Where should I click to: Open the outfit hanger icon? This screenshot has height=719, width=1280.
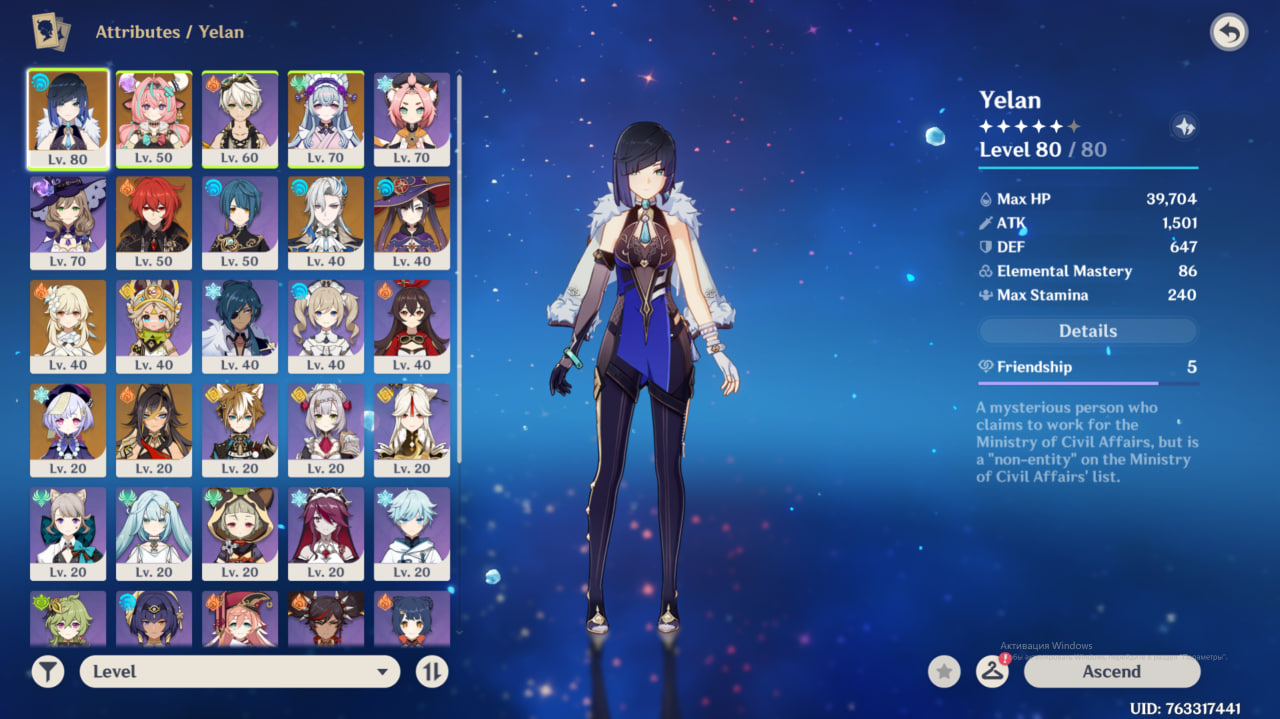coord(992,672)
